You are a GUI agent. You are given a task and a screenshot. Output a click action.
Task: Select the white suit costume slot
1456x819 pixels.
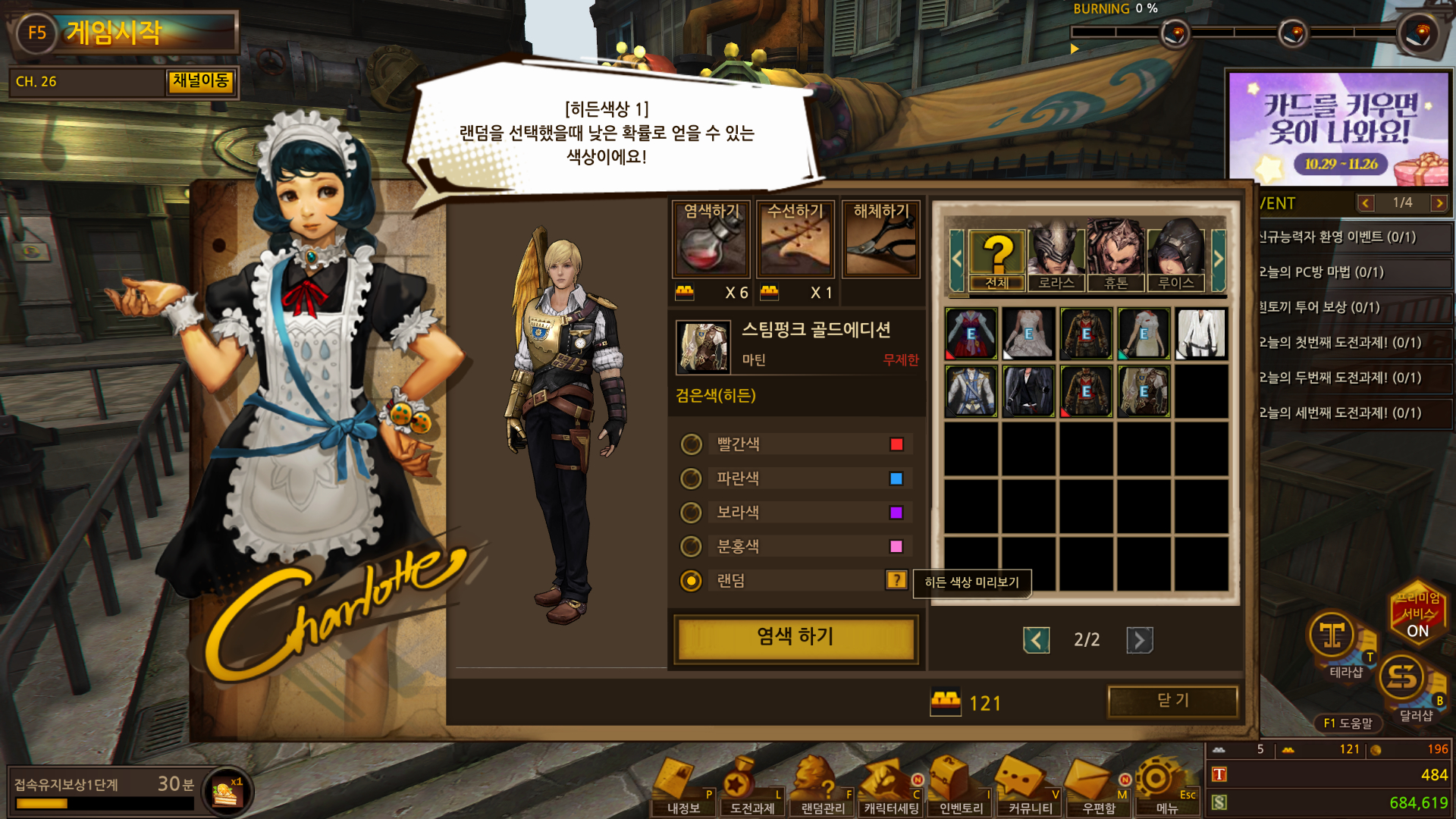tap(1201, 334)
